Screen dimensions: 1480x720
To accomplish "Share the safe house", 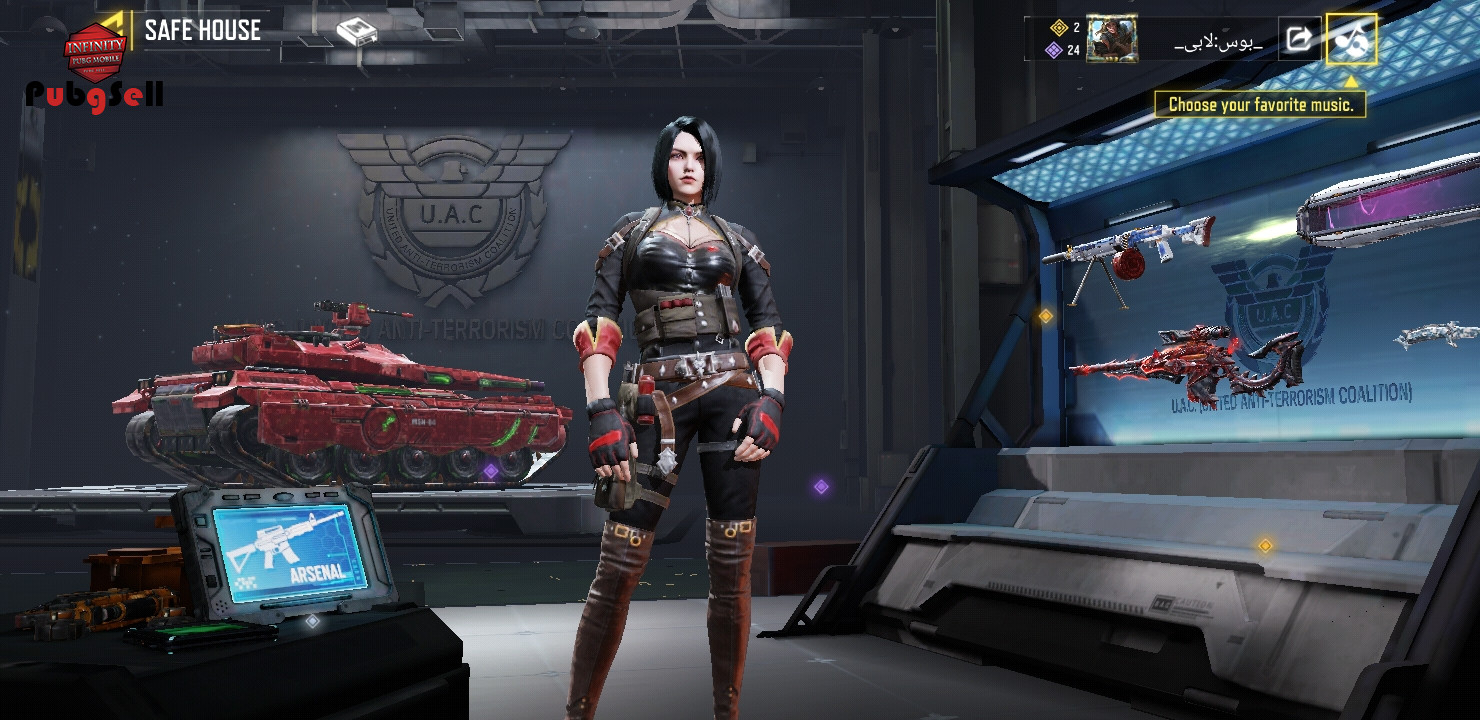I will click(x=1299, y=40).
